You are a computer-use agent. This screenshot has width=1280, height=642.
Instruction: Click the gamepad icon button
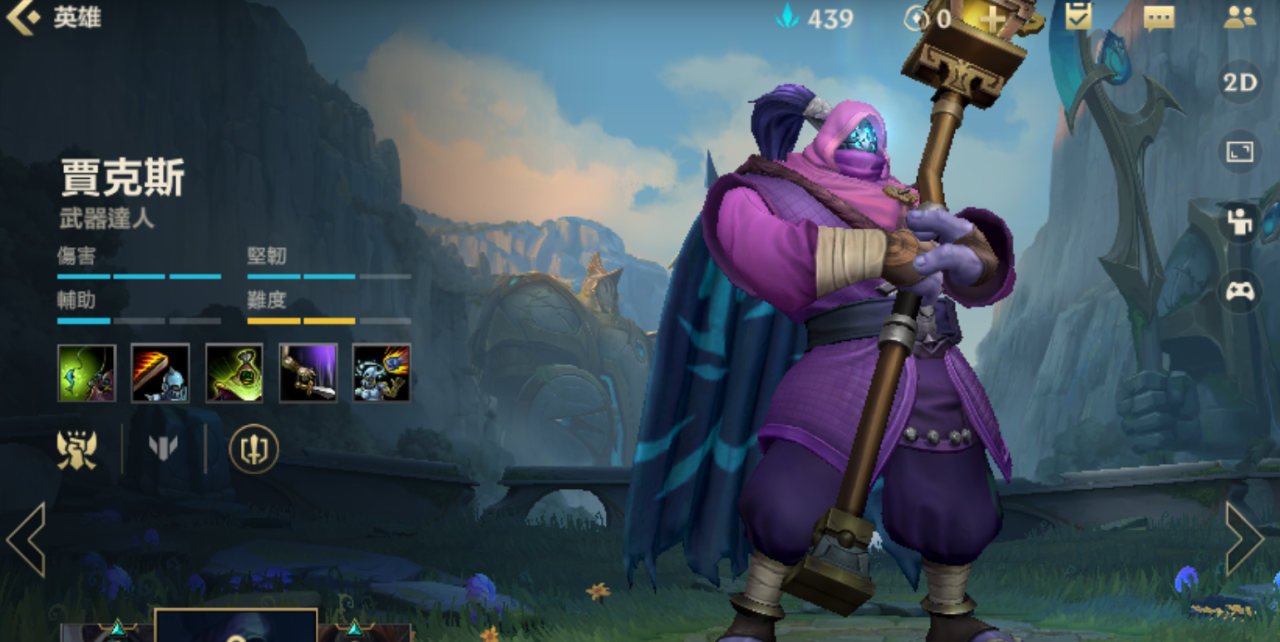click(x=1240, y=292)
